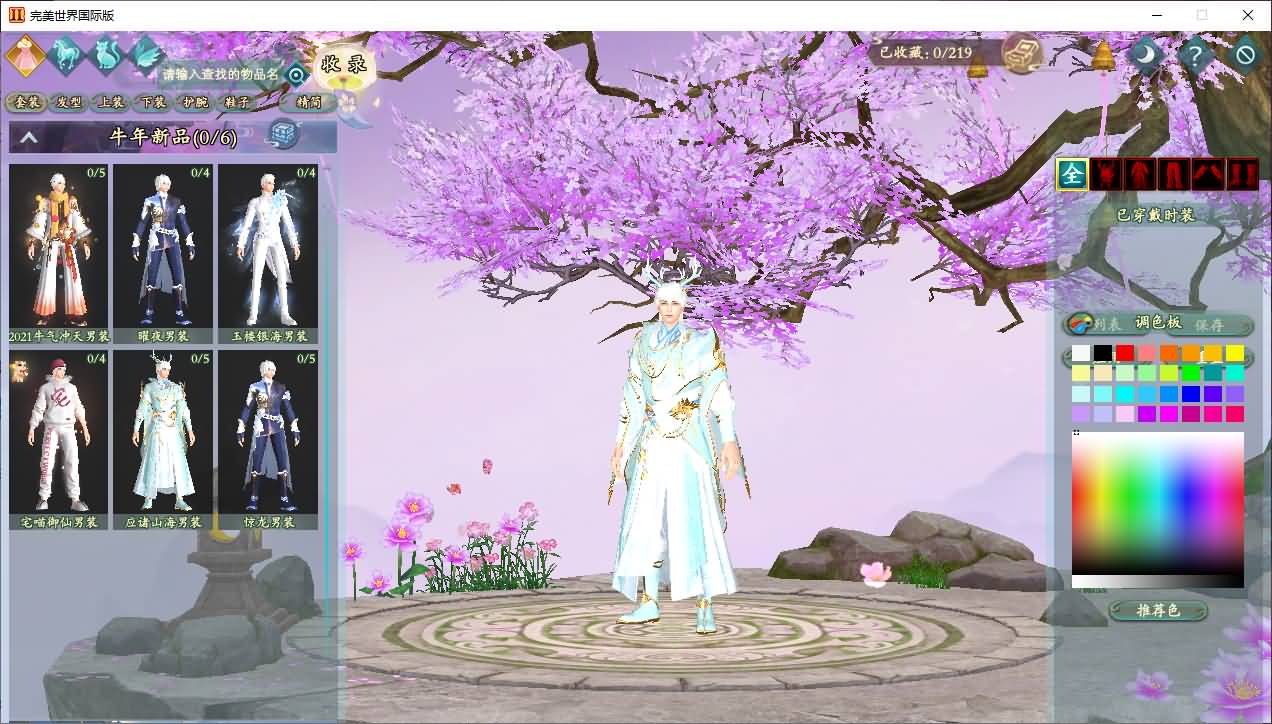Click the 推荐色 recommended colors button

pyautogui.click(x=1159, y=610)
